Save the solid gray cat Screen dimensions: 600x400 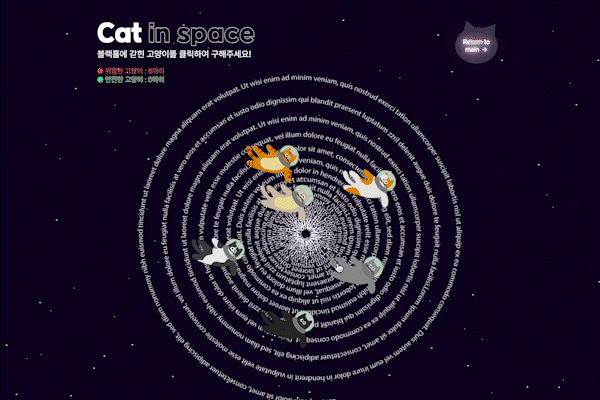pos(357,269)
